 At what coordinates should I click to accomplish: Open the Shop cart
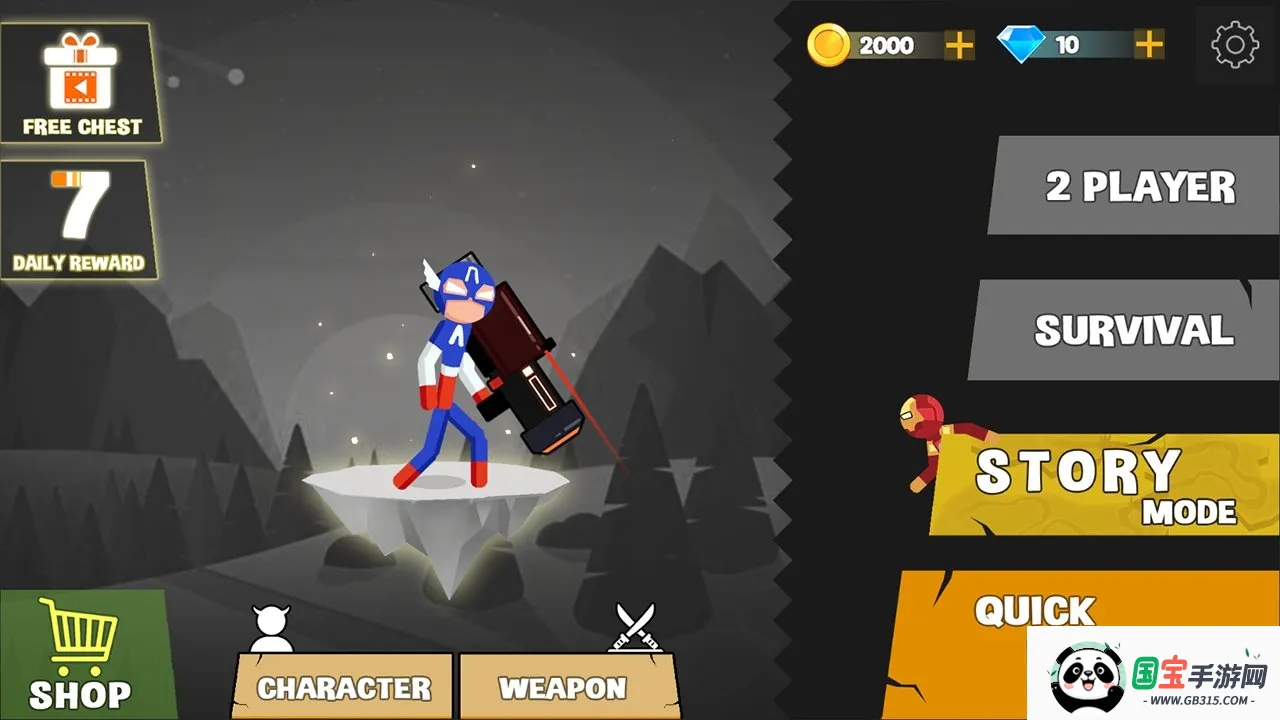(80, 655)
